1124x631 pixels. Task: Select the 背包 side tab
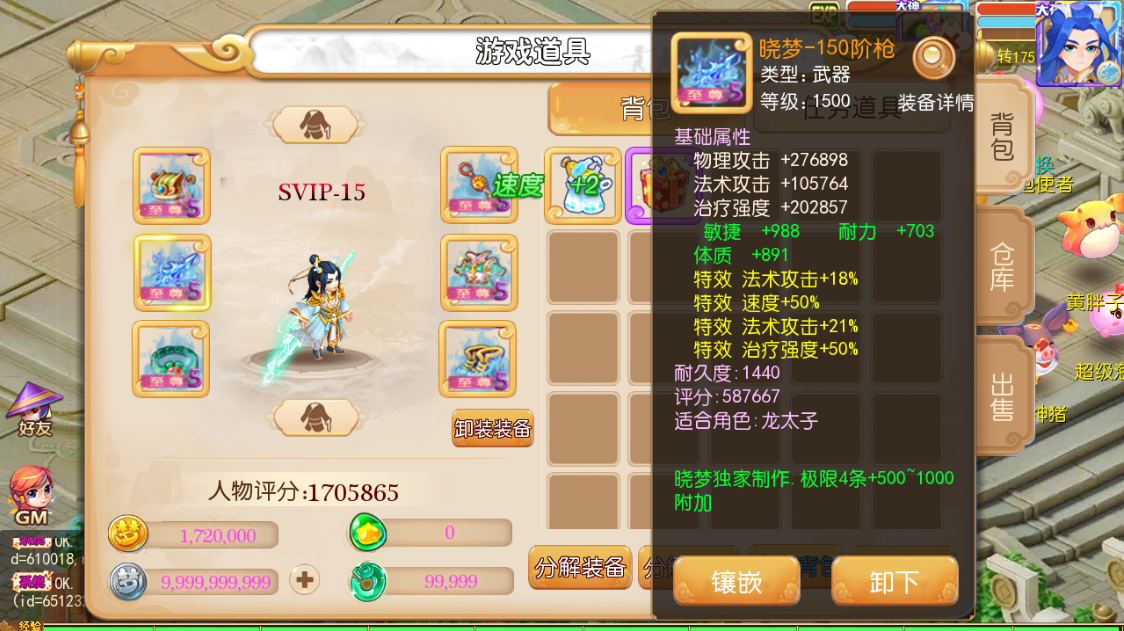coord(1002,137)
